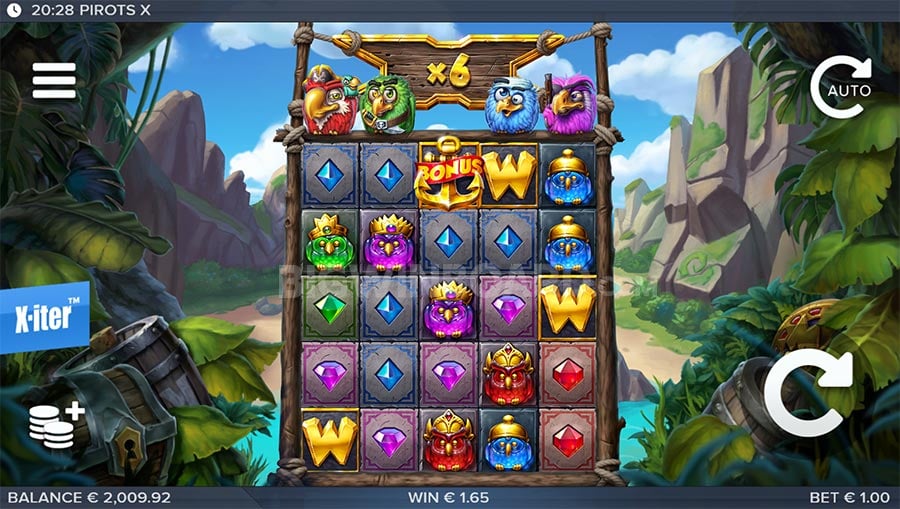The height and width of the screenshot is (509, 900).
Task: Activate the AUTO spin button
Action: click(x=840, y=88)
